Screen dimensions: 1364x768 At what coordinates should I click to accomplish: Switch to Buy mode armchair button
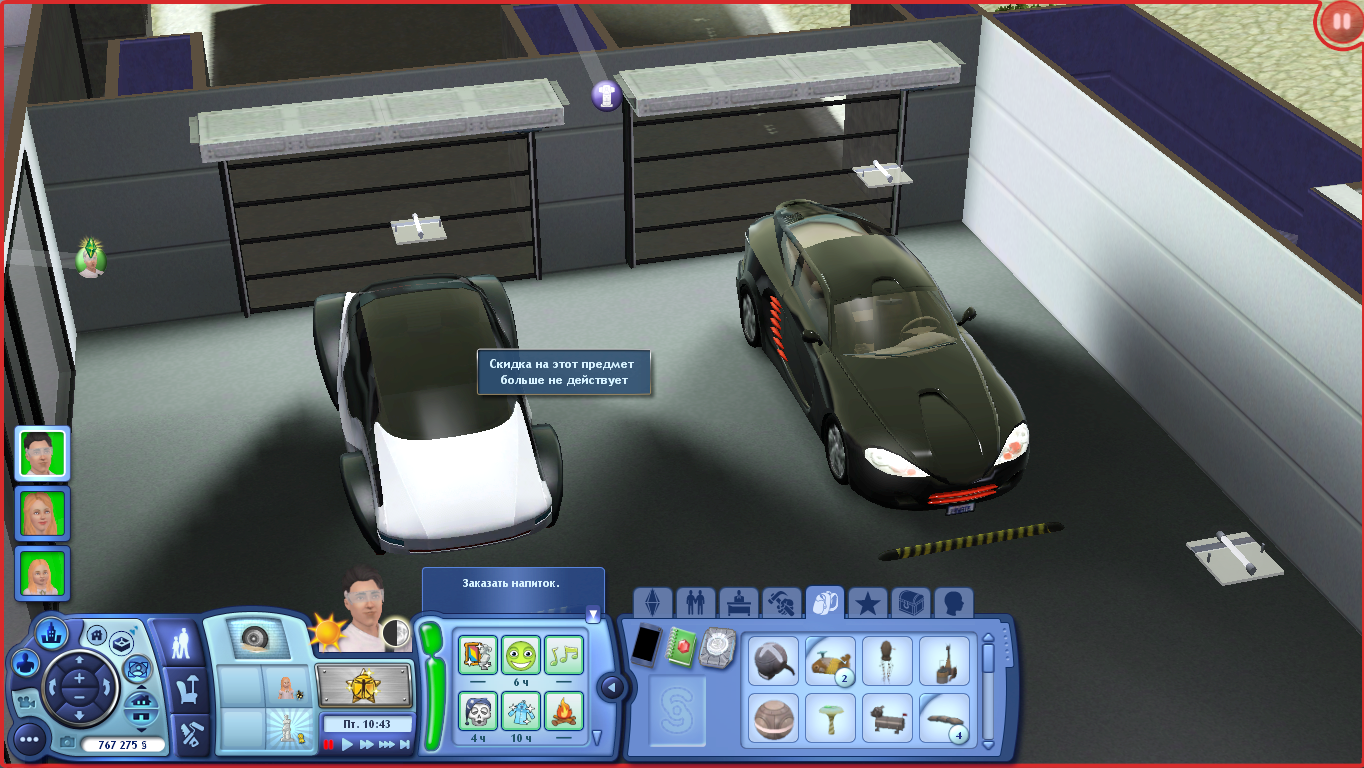[182, 689]
